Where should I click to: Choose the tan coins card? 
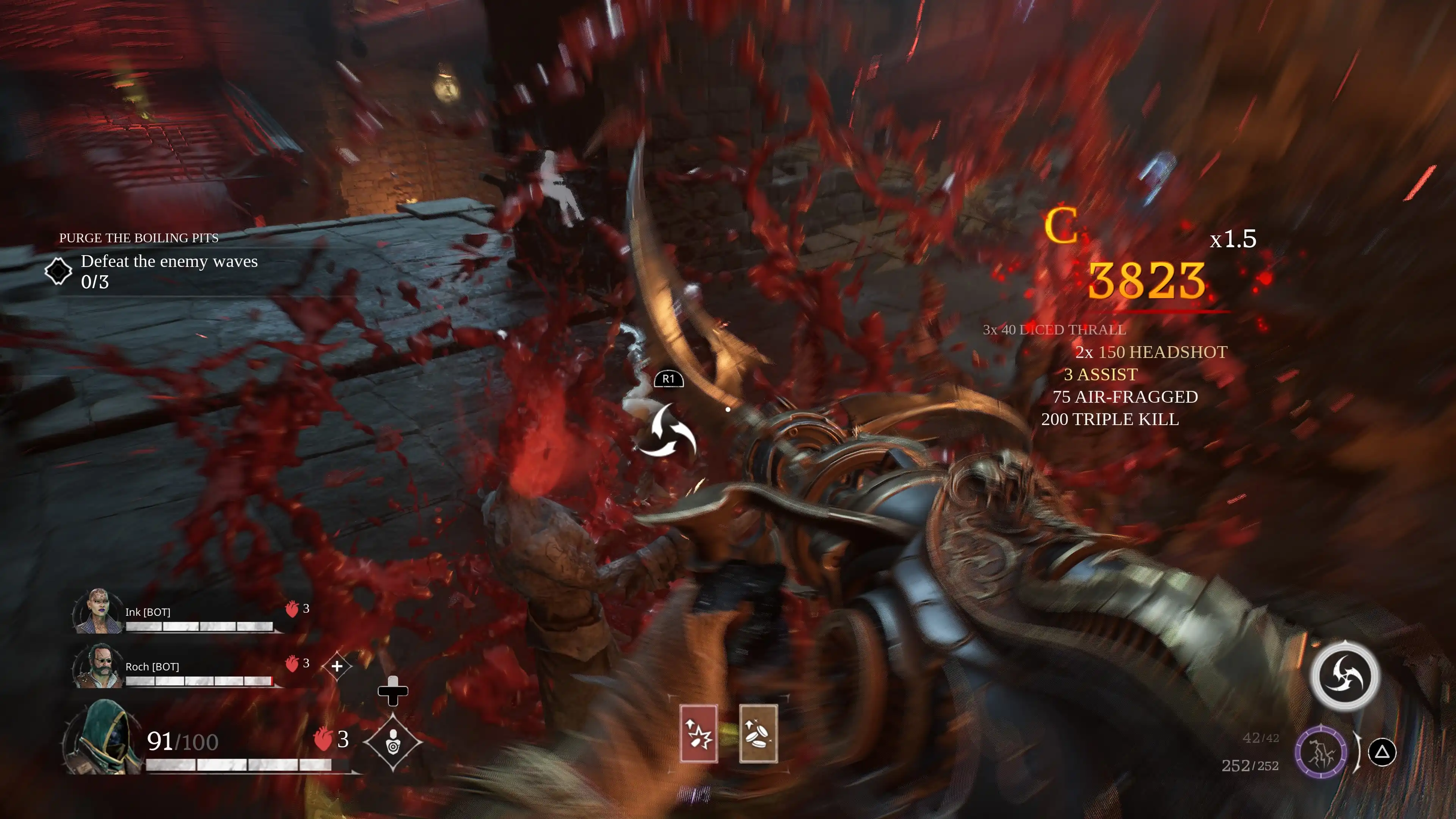coord(758,734)
